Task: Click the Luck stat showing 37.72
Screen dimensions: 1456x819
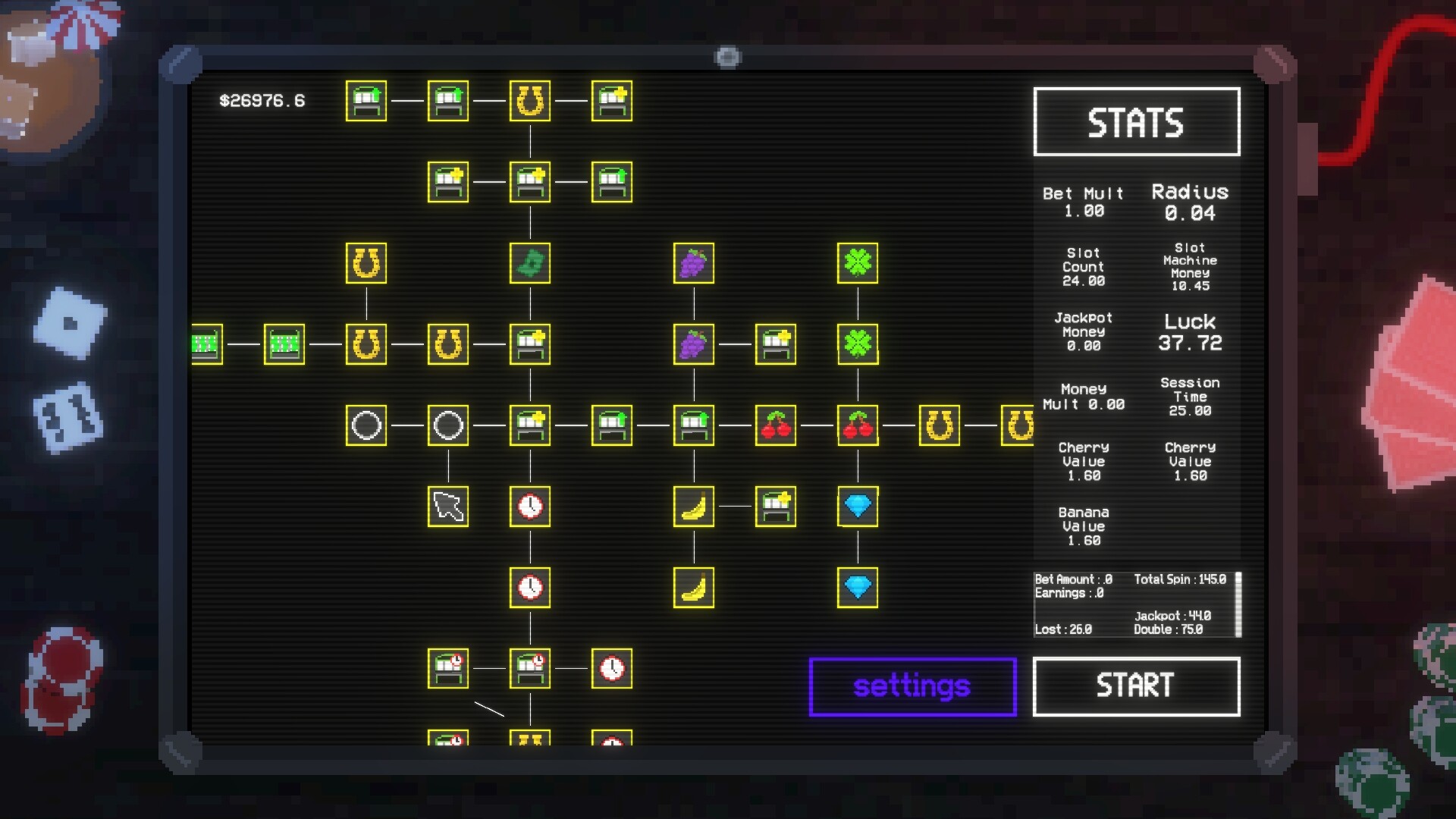Action: coord(1190,332)
